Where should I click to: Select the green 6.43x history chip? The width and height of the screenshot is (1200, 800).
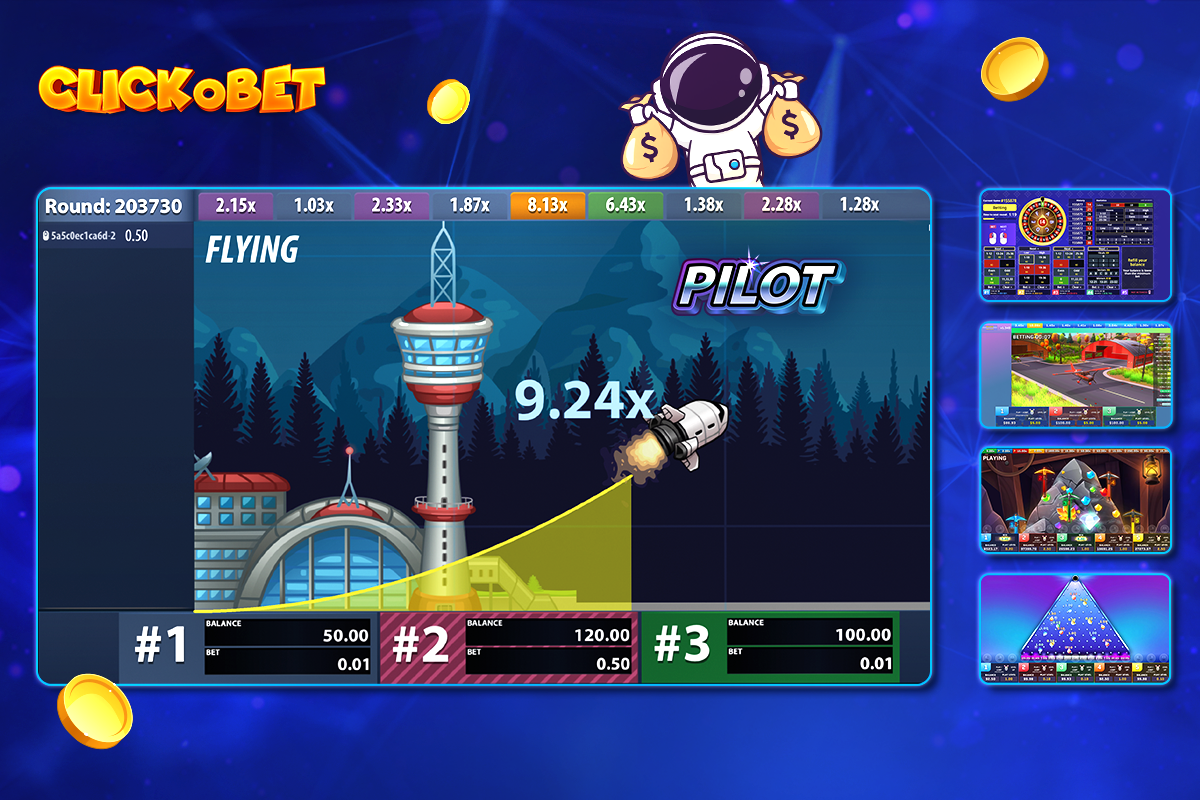click(626, 206)
